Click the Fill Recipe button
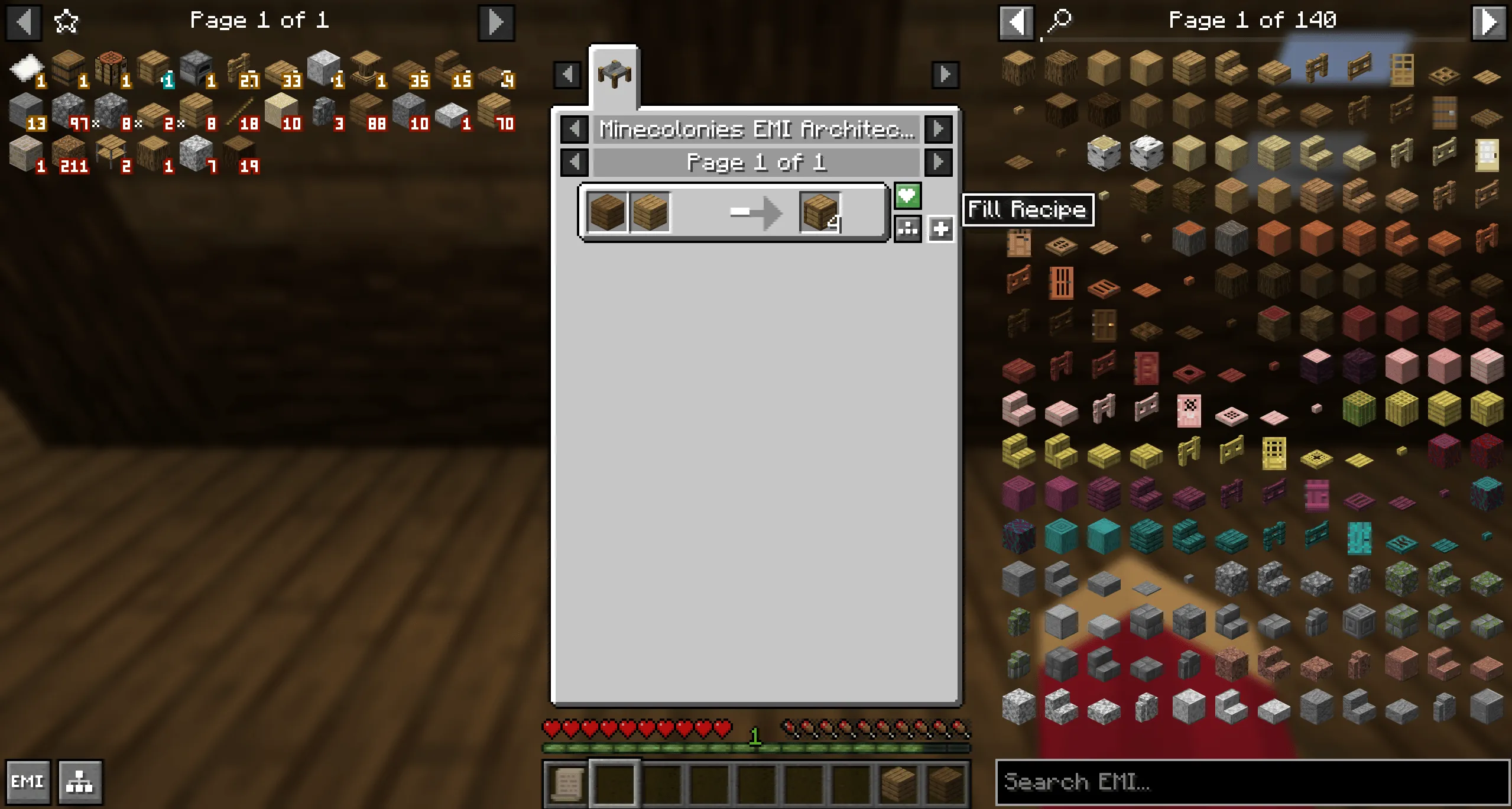Image resolution: width=1512 pixels, height=809 pixels. (x=1027, y=210)
